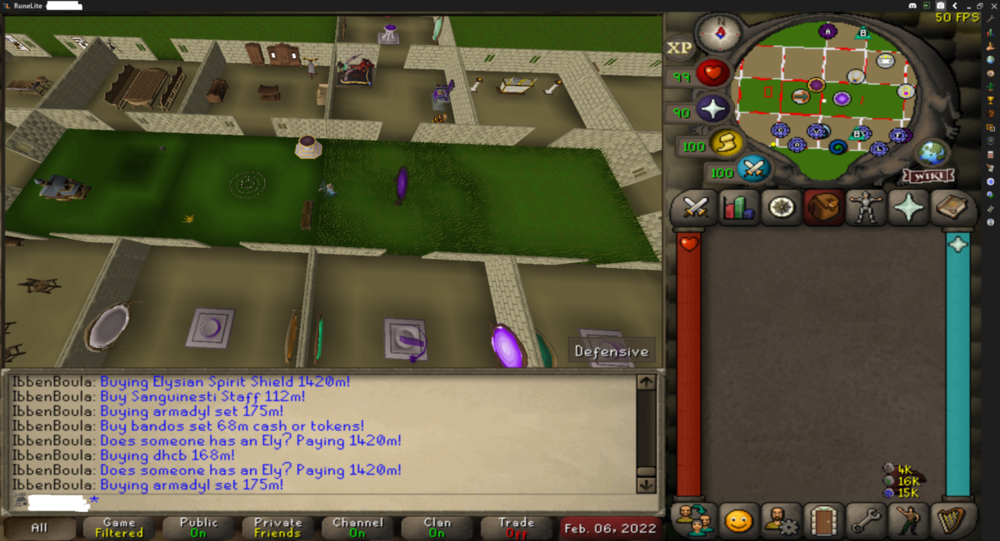Screen dimensions: 1000x541
Task: Click the Wiki lookup banner
Action: pos(929,176)
